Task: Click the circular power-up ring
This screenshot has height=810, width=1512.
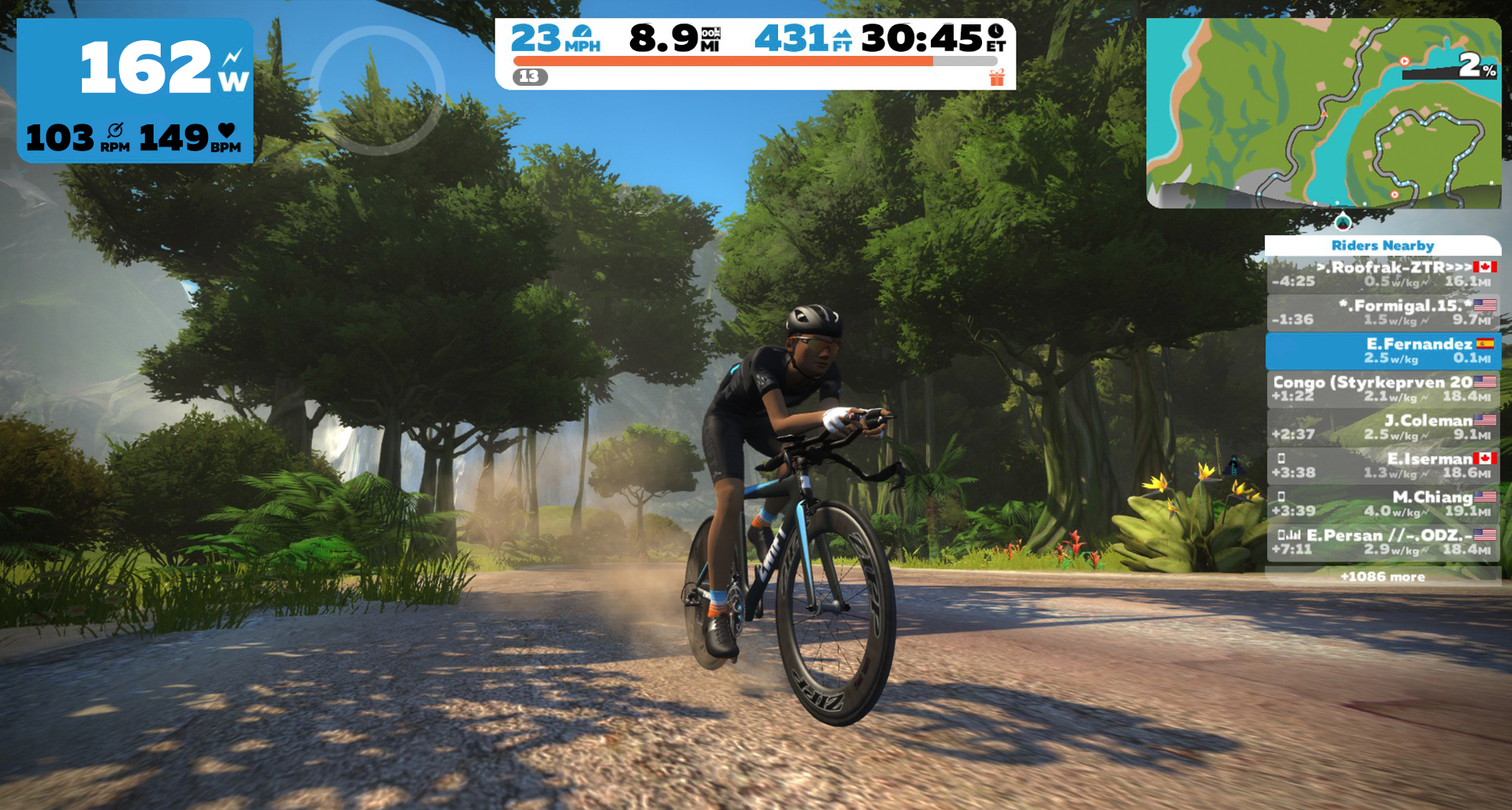Action: pyautogui.click(x=378, y=89)
